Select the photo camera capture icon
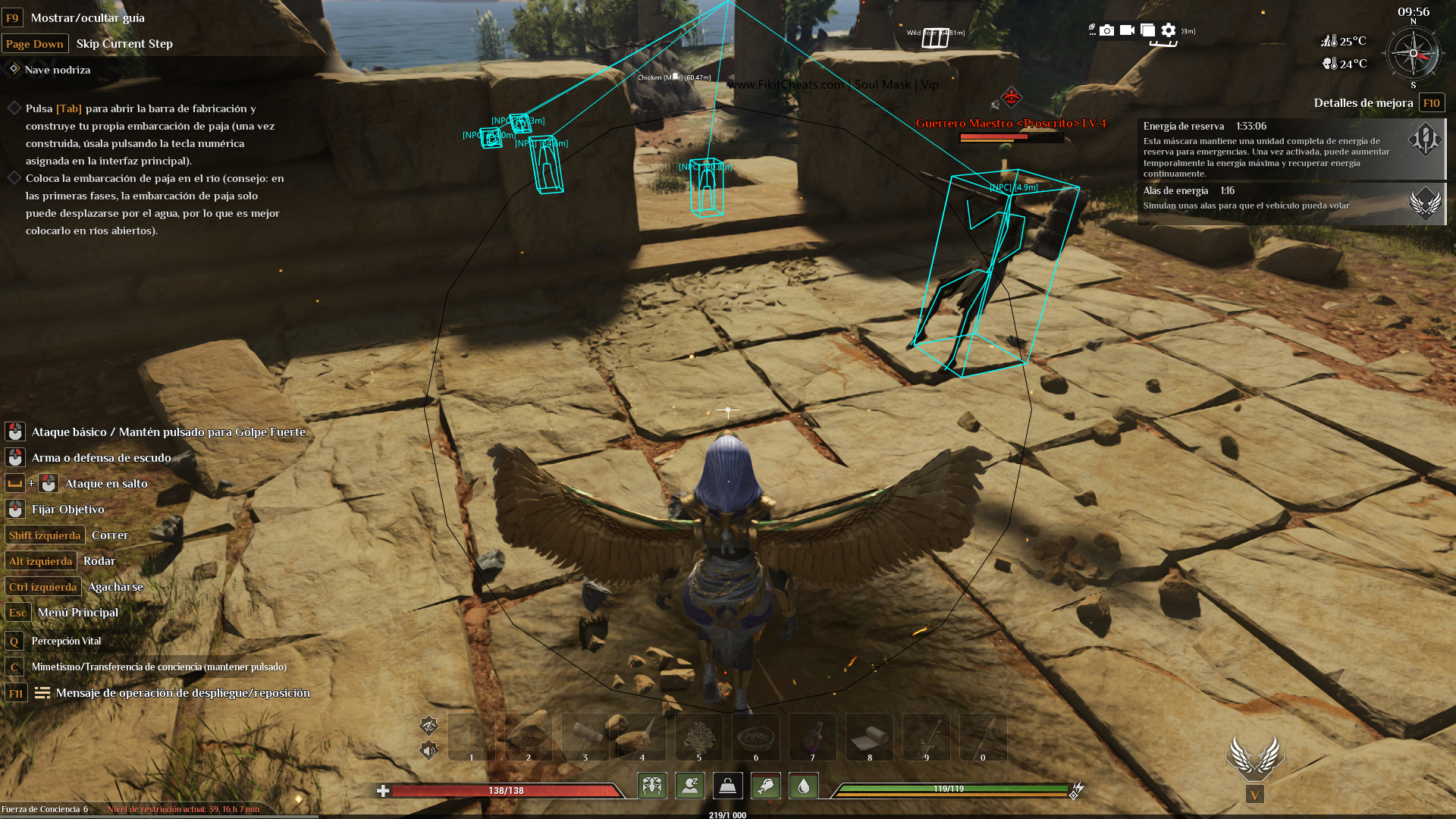The height and width of the screenshot is (819, 1456). (1106, 31)
